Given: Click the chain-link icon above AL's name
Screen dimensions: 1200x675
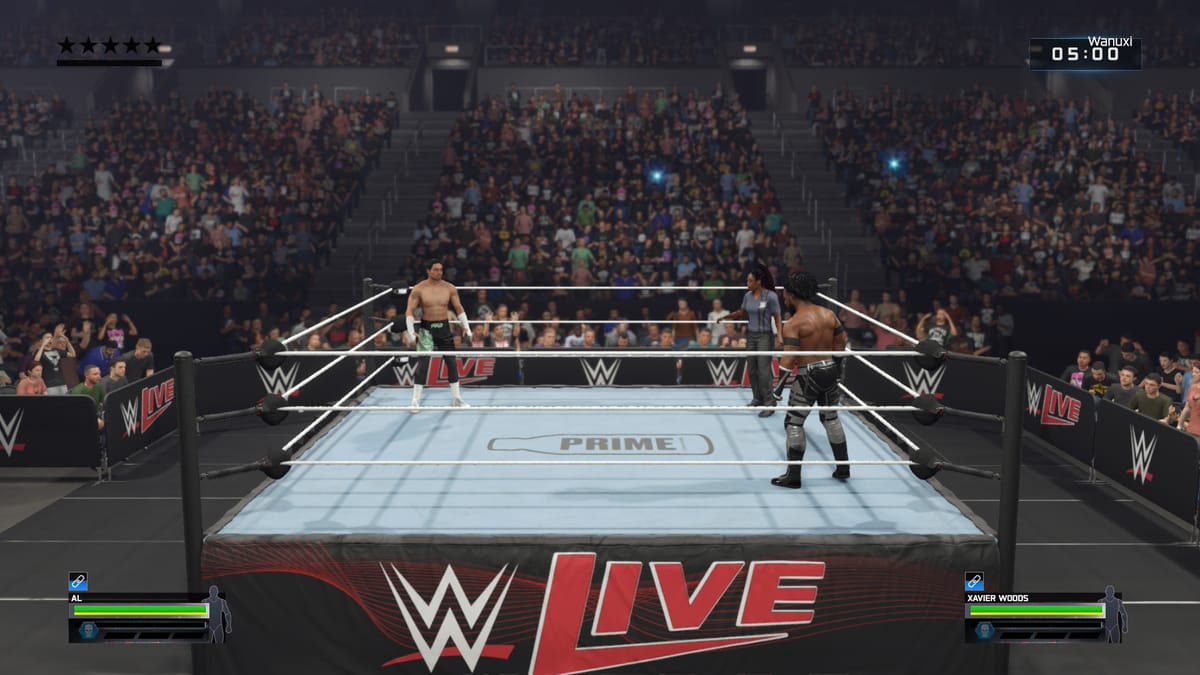Looking at the screenshot, I should (78, 581).
